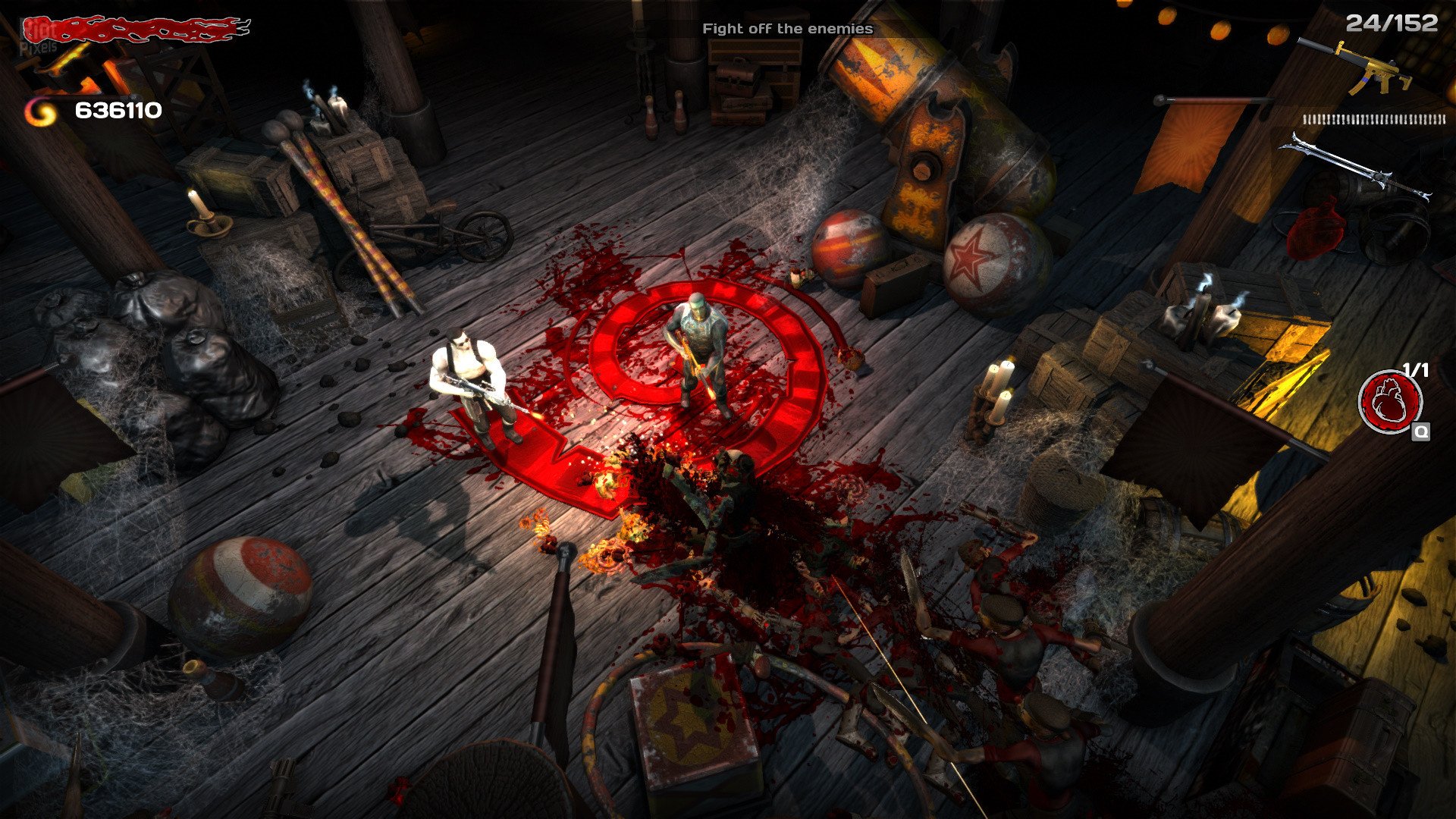Activate the red heart ability icon
Screen dimensions: 1456x819
coord(1389,401)
